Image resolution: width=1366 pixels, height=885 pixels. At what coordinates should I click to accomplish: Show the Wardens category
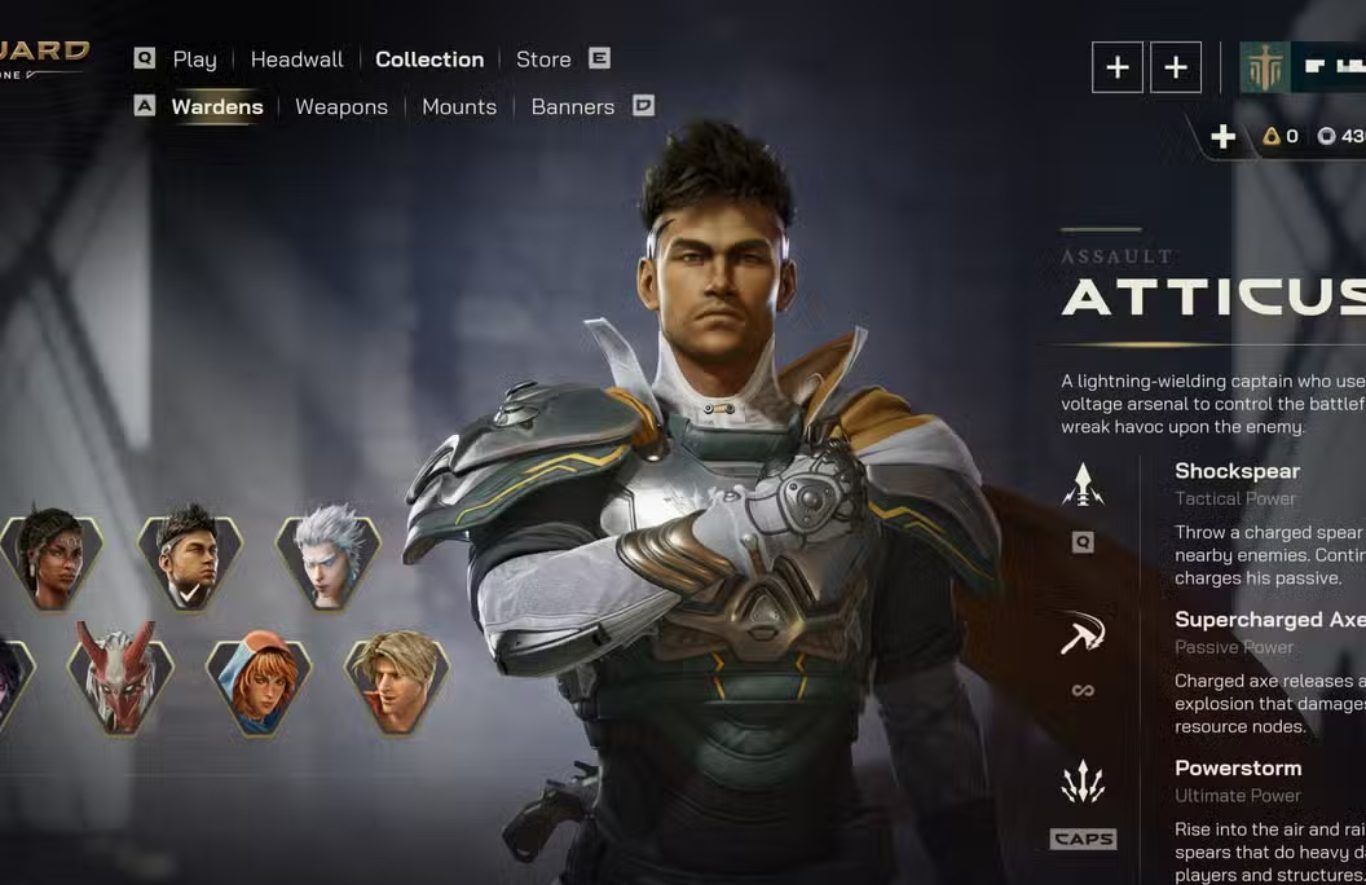tap(217, 107)
